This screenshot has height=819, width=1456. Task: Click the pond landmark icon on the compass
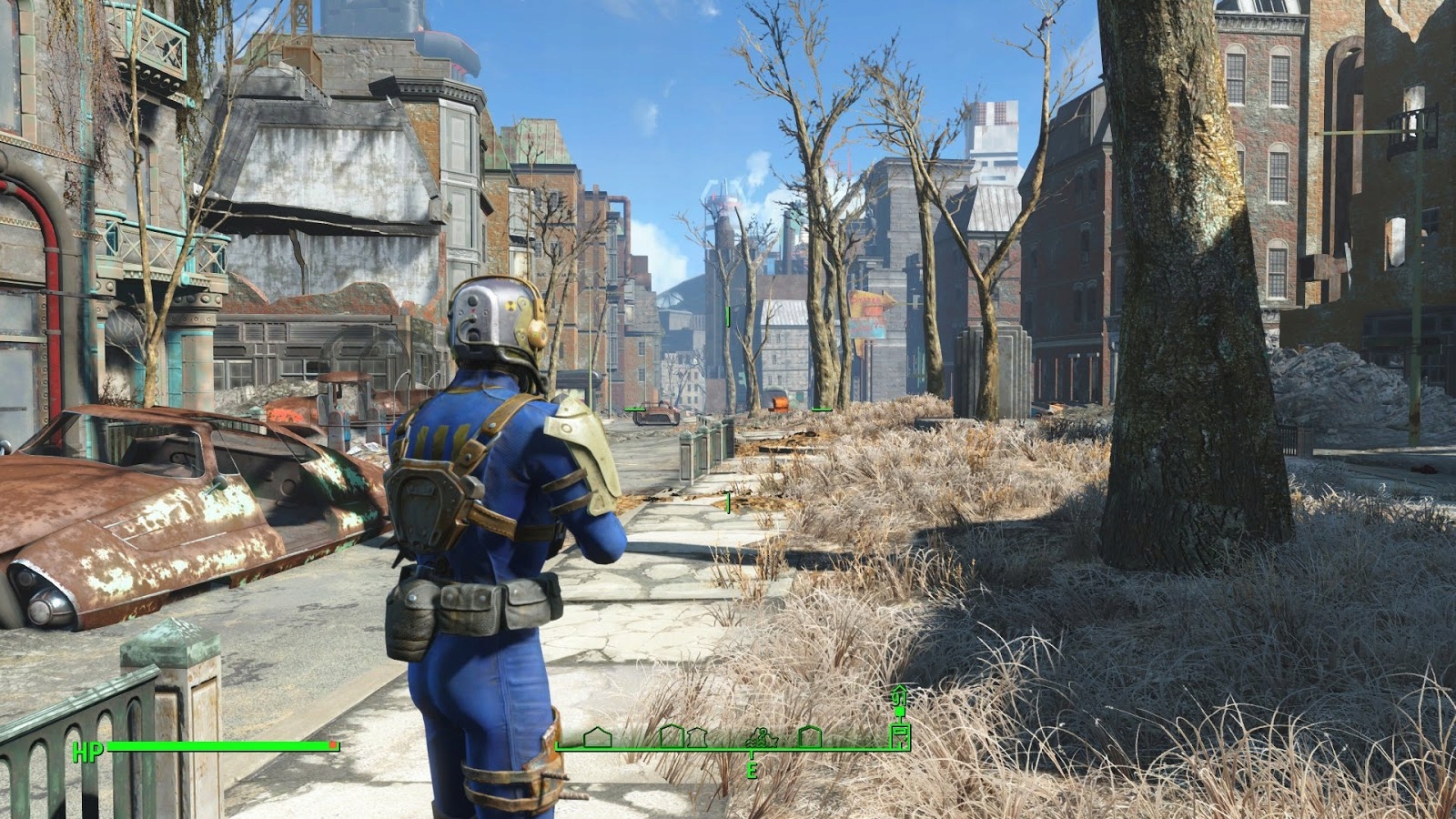(761, 739)
